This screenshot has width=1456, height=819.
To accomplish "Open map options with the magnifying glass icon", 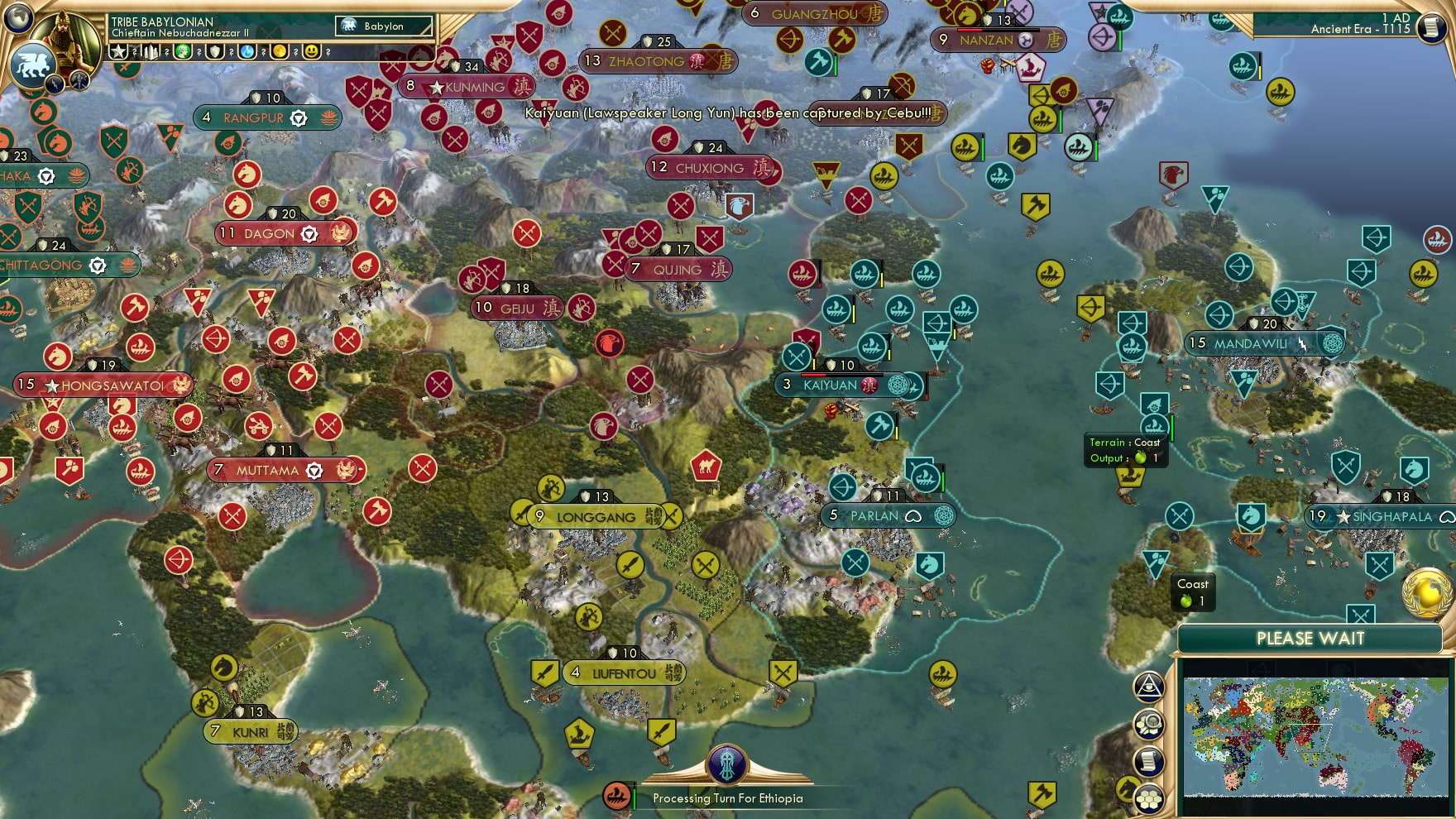I will point(1148,724).
